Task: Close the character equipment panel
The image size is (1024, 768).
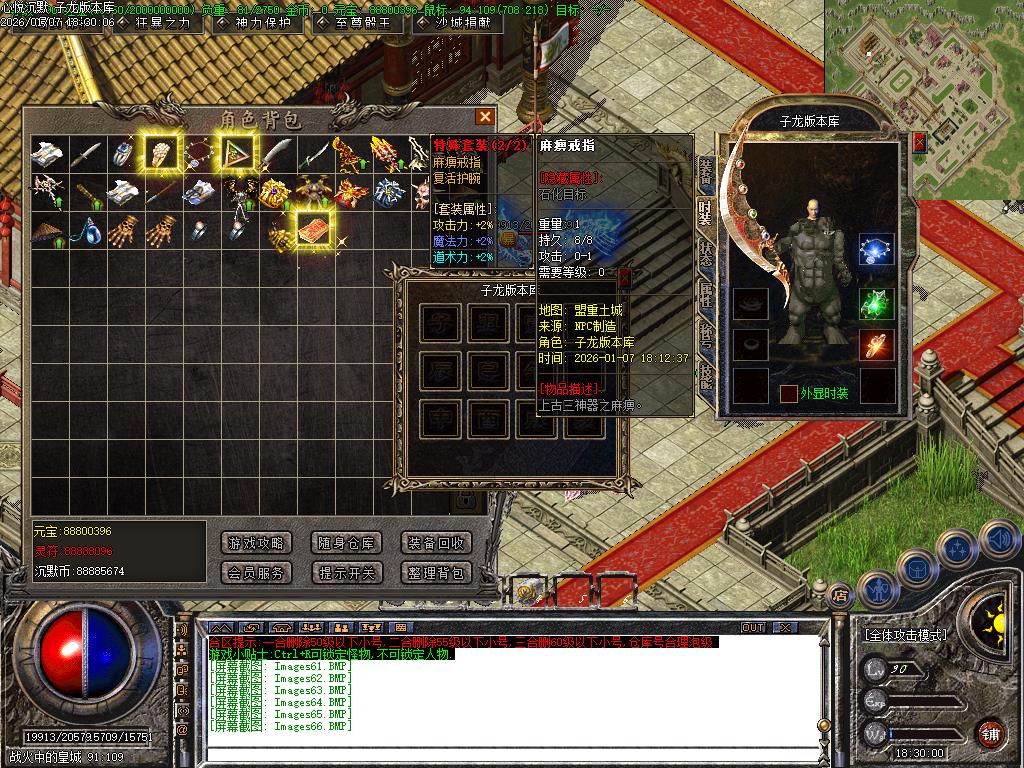Action: tap(919, 143)
